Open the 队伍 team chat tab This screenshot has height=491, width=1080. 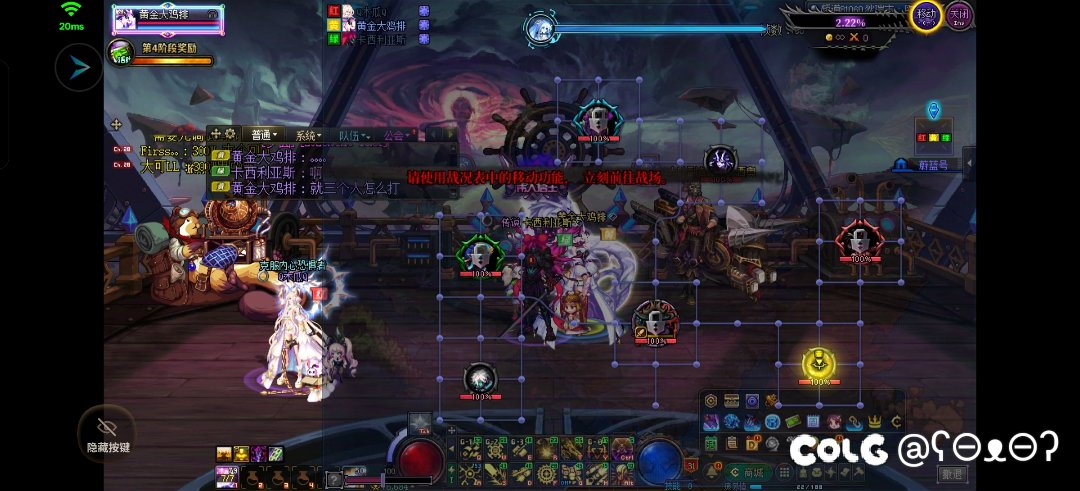pyautogui.click(x=353, y=135)
